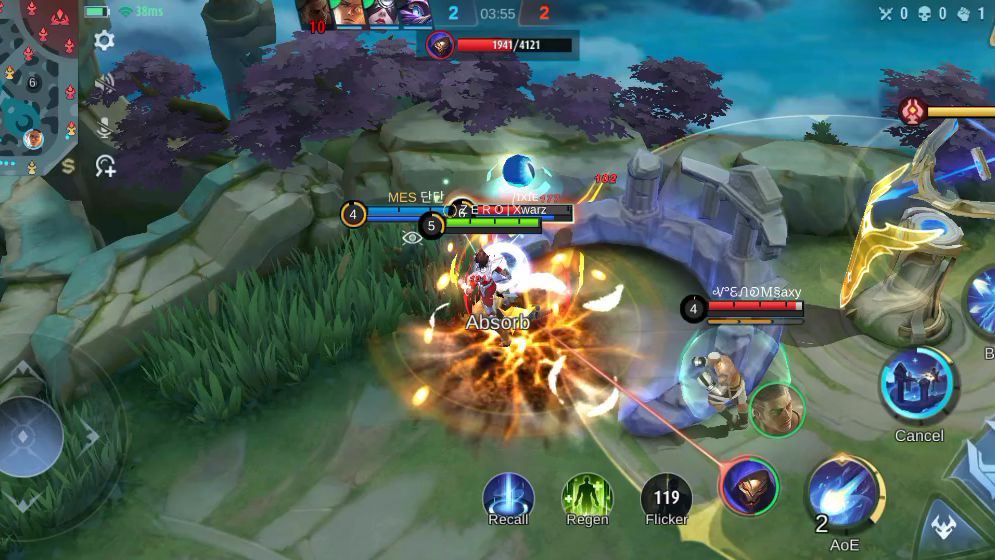Toggle the muted speaker icon

point(104,84)
